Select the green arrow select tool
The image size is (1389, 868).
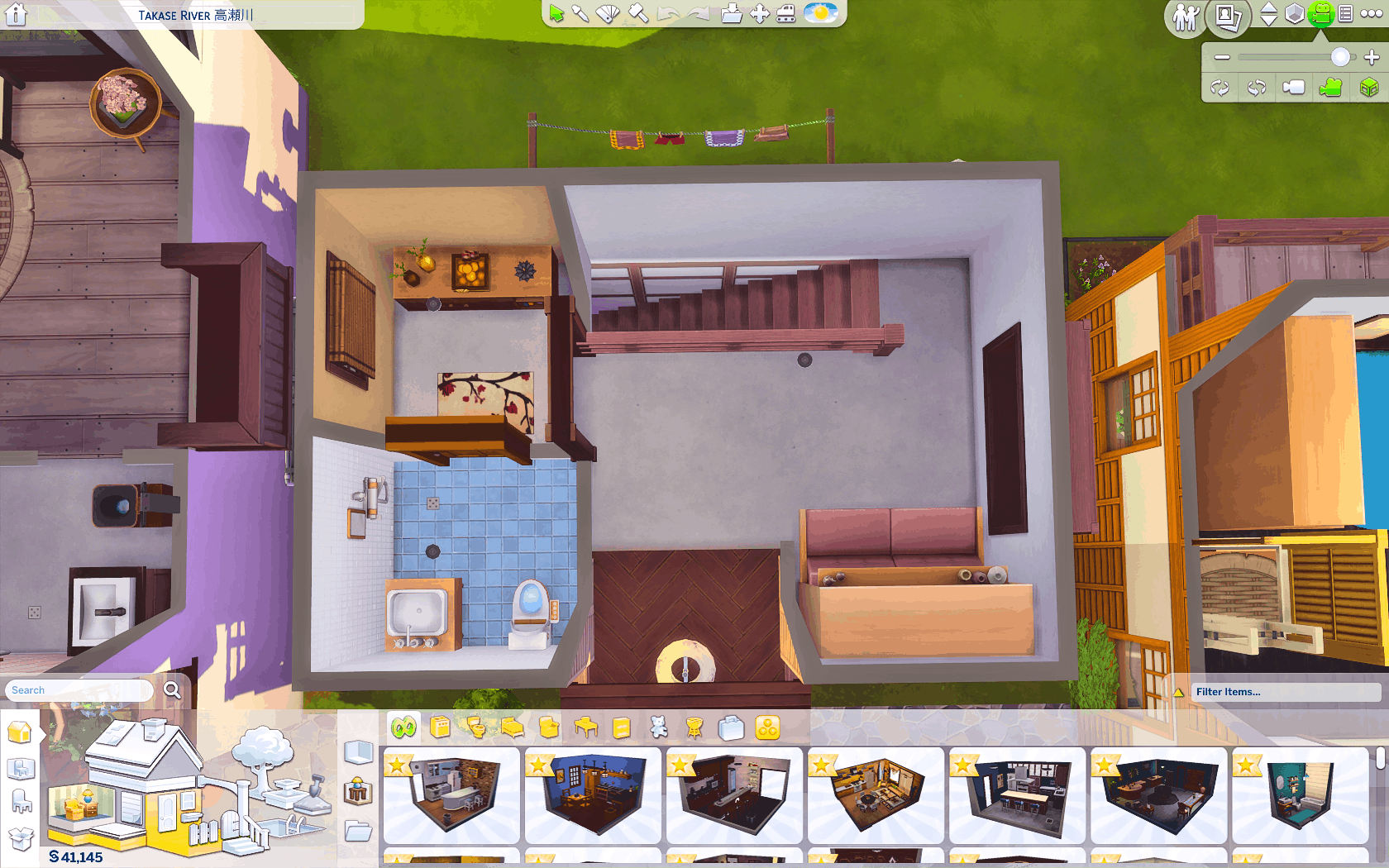point(556,14)
